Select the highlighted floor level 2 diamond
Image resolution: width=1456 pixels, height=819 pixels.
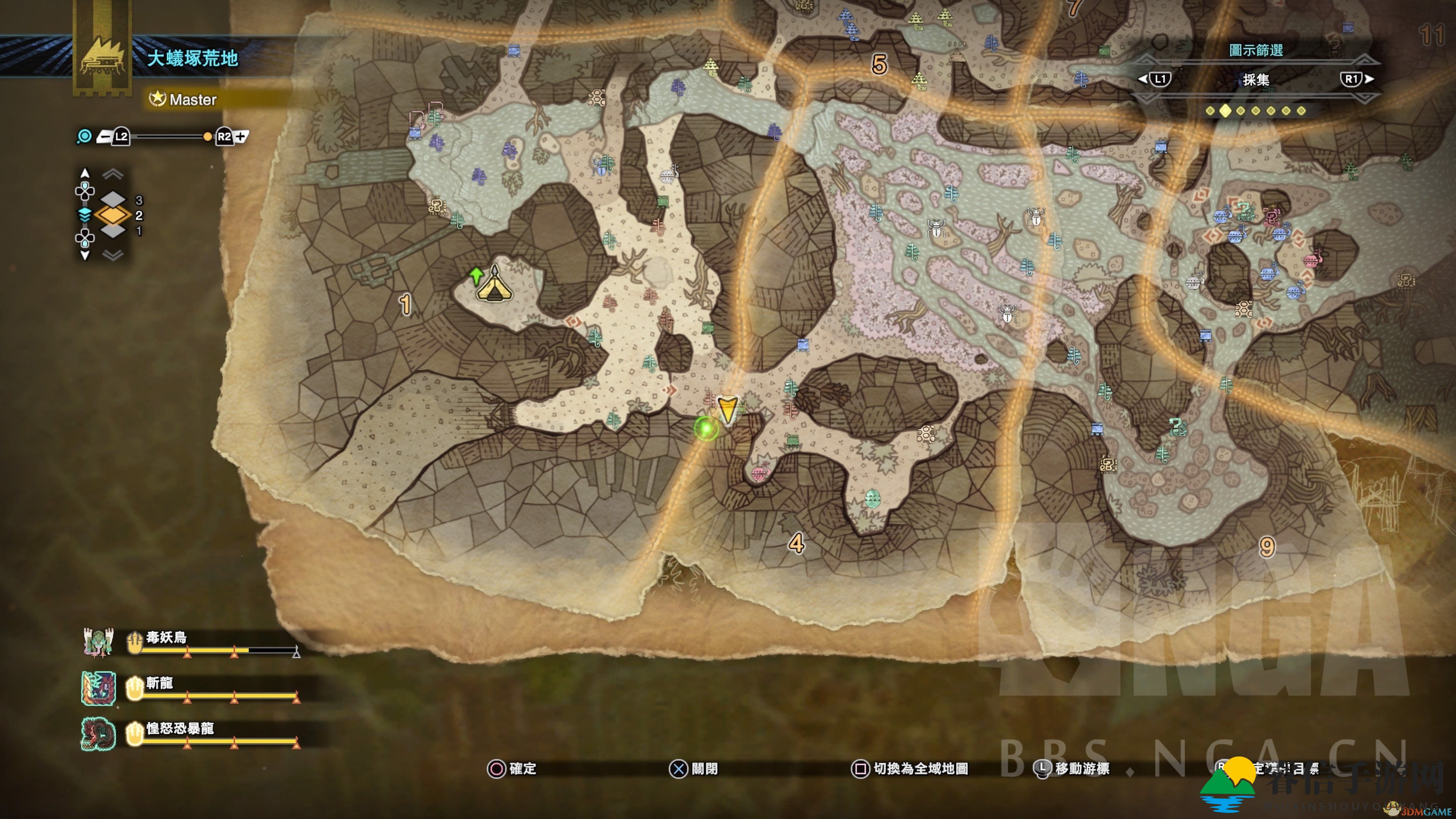(113, 215)
